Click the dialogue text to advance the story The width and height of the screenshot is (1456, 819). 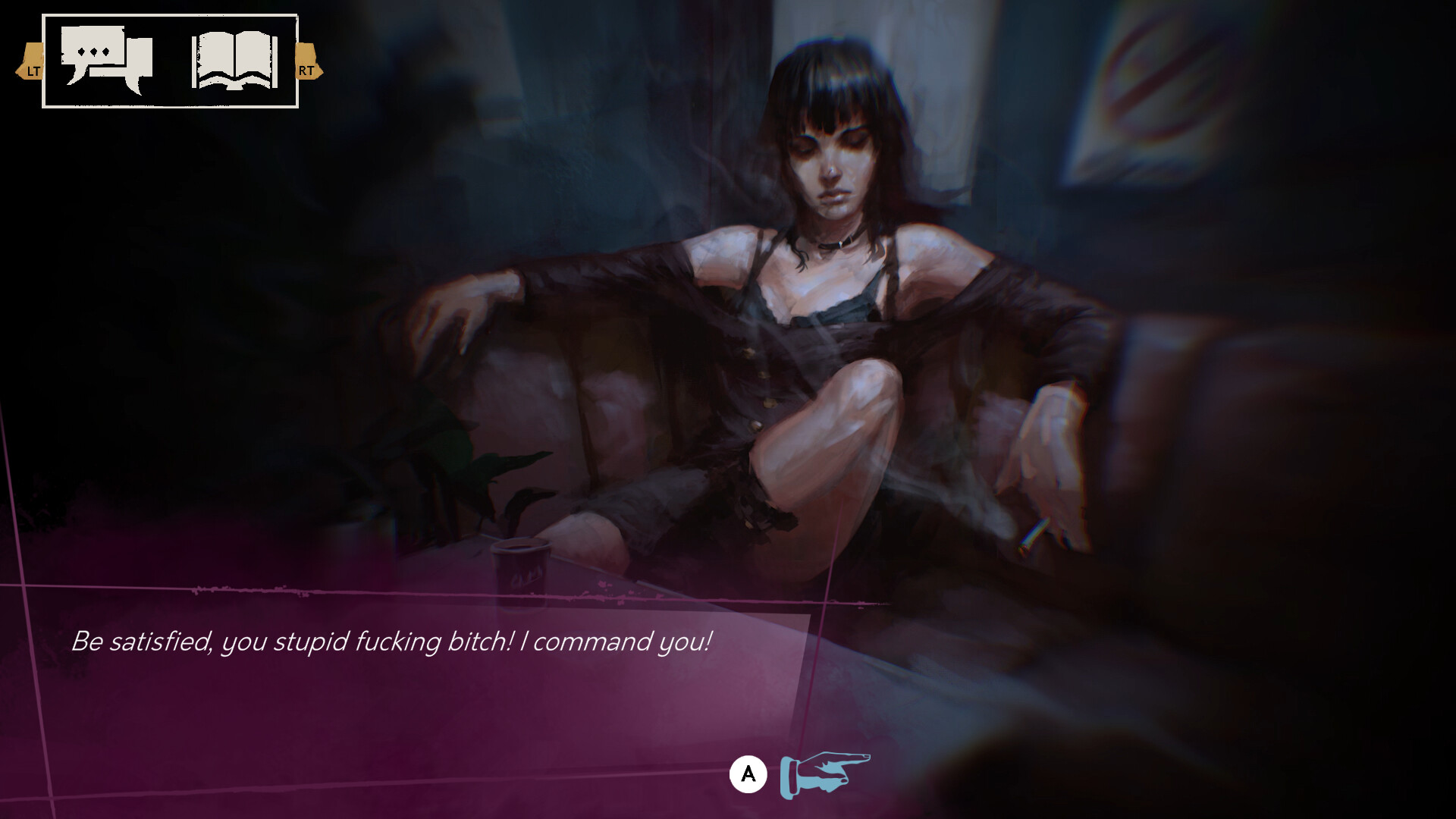(x=391, y=642)
